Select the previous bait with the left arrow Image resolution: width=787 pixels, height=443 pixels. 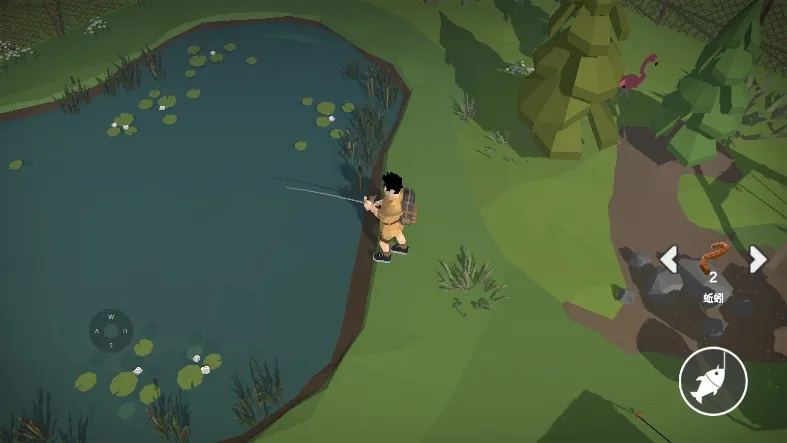point(669,259)
